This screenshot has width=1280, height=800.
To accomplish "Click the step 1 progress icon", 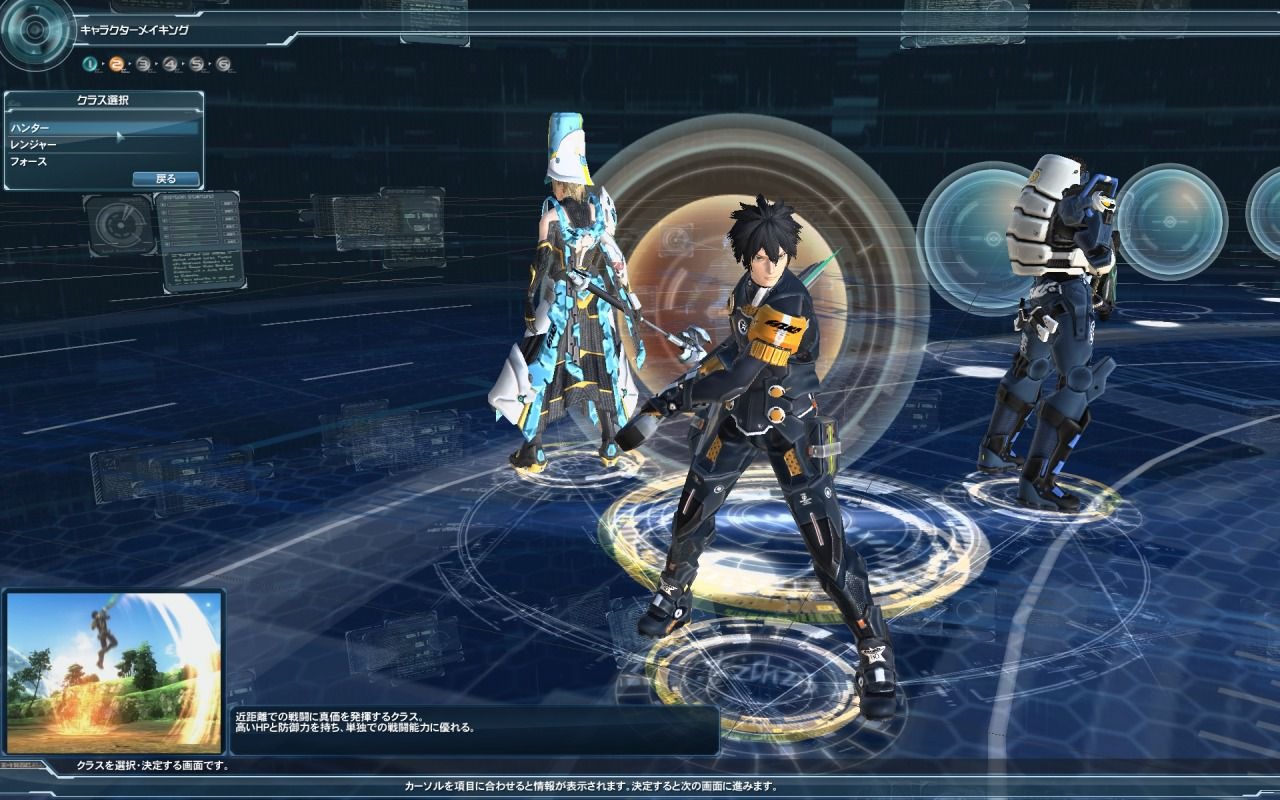I will (x=89, y=63).
